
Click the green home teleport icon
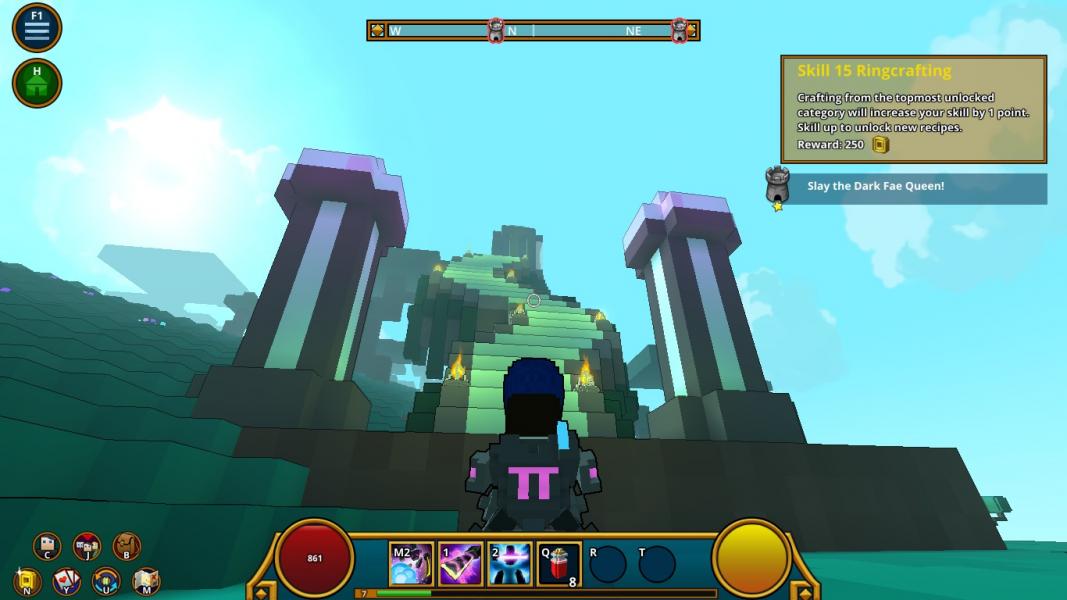pyautogui.click(x=37, y=84)
